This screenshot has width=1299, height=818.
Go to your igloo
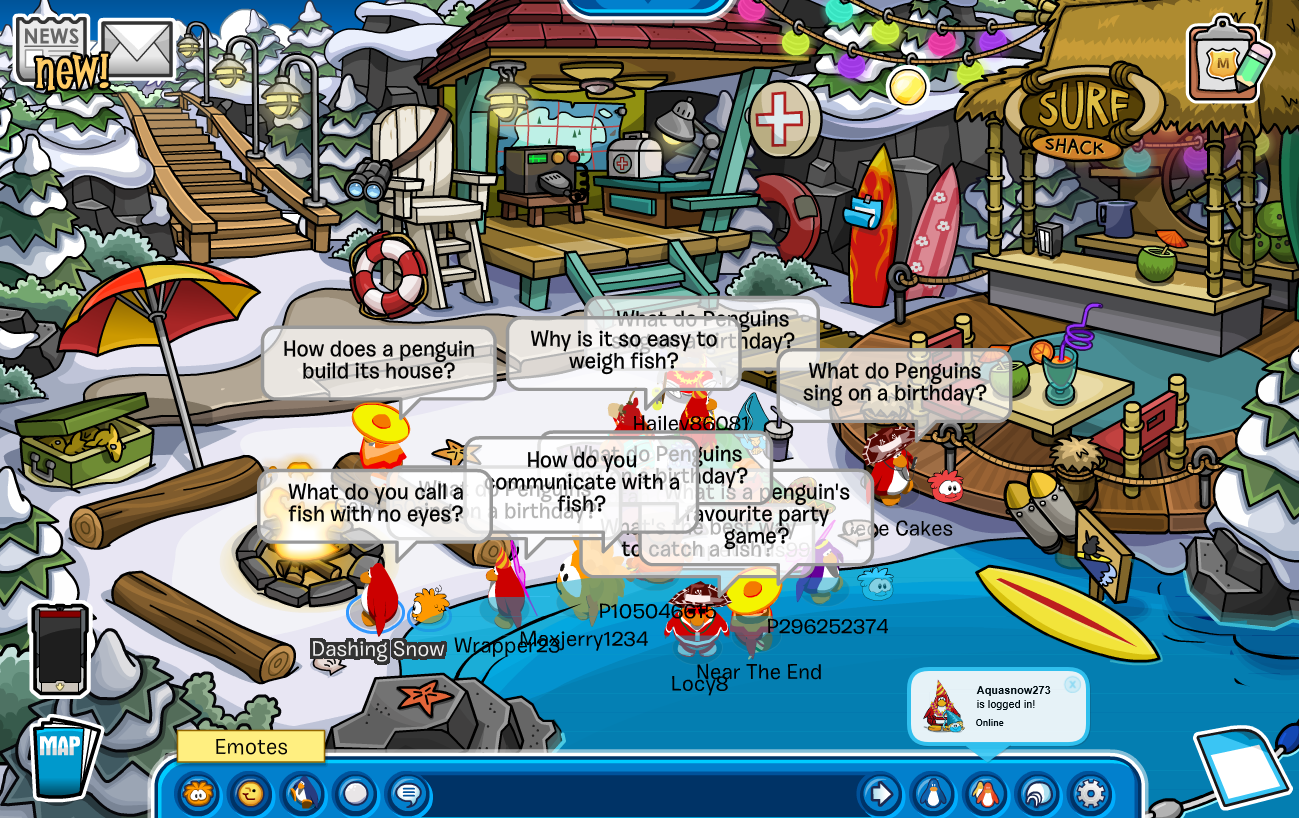click(1037, 795)
